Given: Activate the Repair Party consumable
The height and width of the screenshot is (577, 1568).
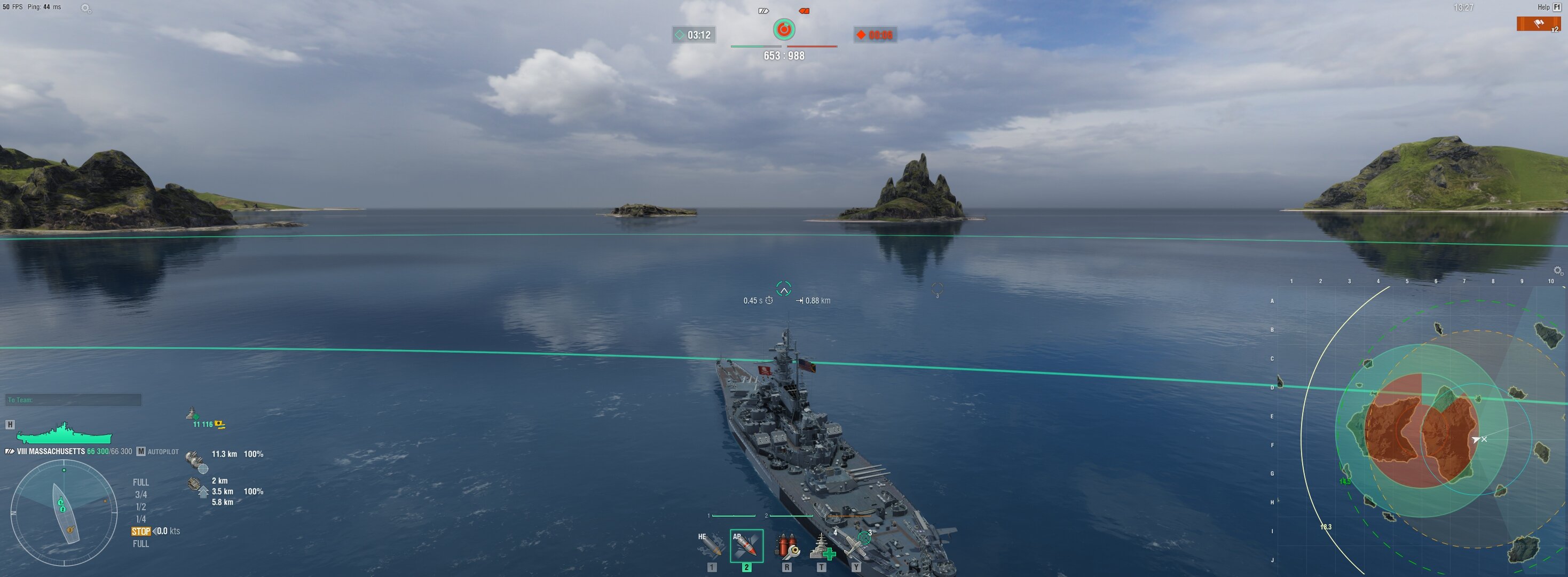Looking at the screenshot, I should point(822,545).
